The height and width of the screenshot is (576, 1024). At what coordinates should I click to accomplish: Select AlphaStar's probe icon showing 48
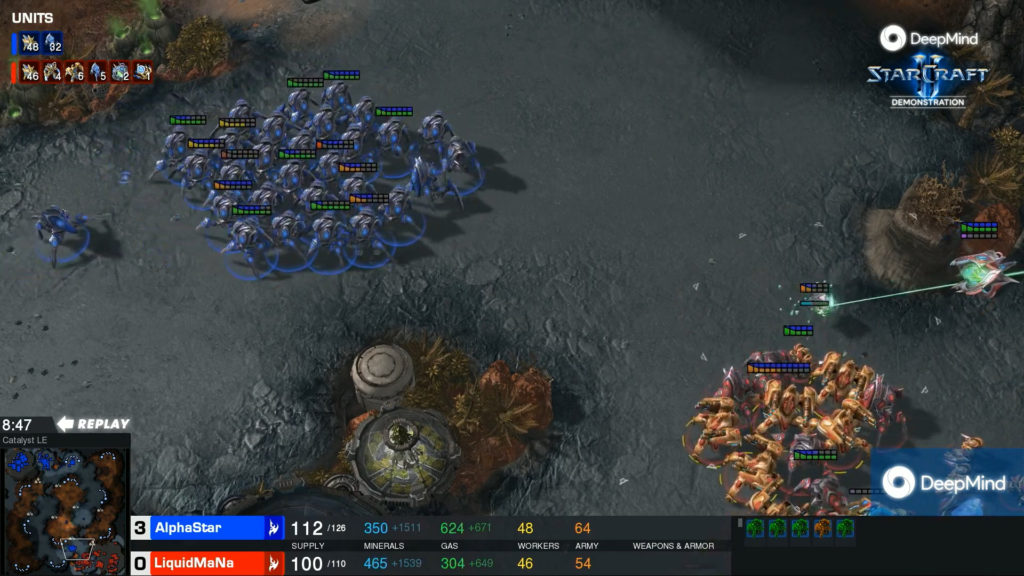(29, 44)
